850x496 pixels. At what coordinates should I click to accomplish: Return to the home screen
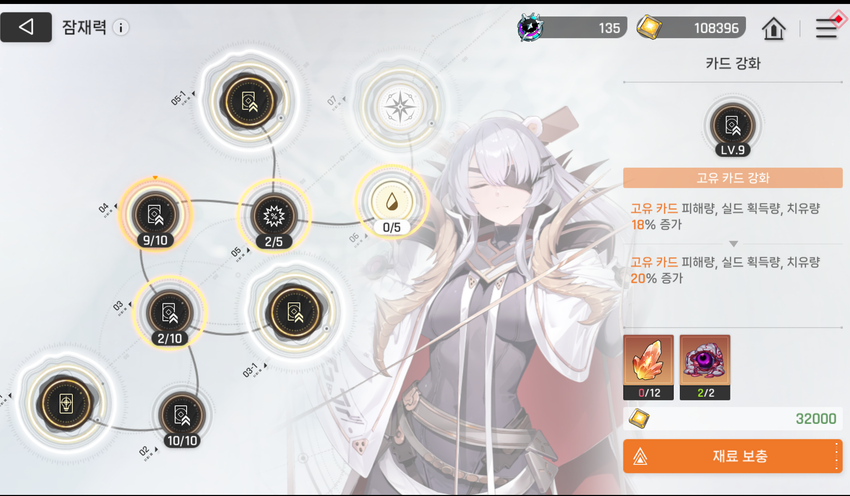click(x=773, y=28)
